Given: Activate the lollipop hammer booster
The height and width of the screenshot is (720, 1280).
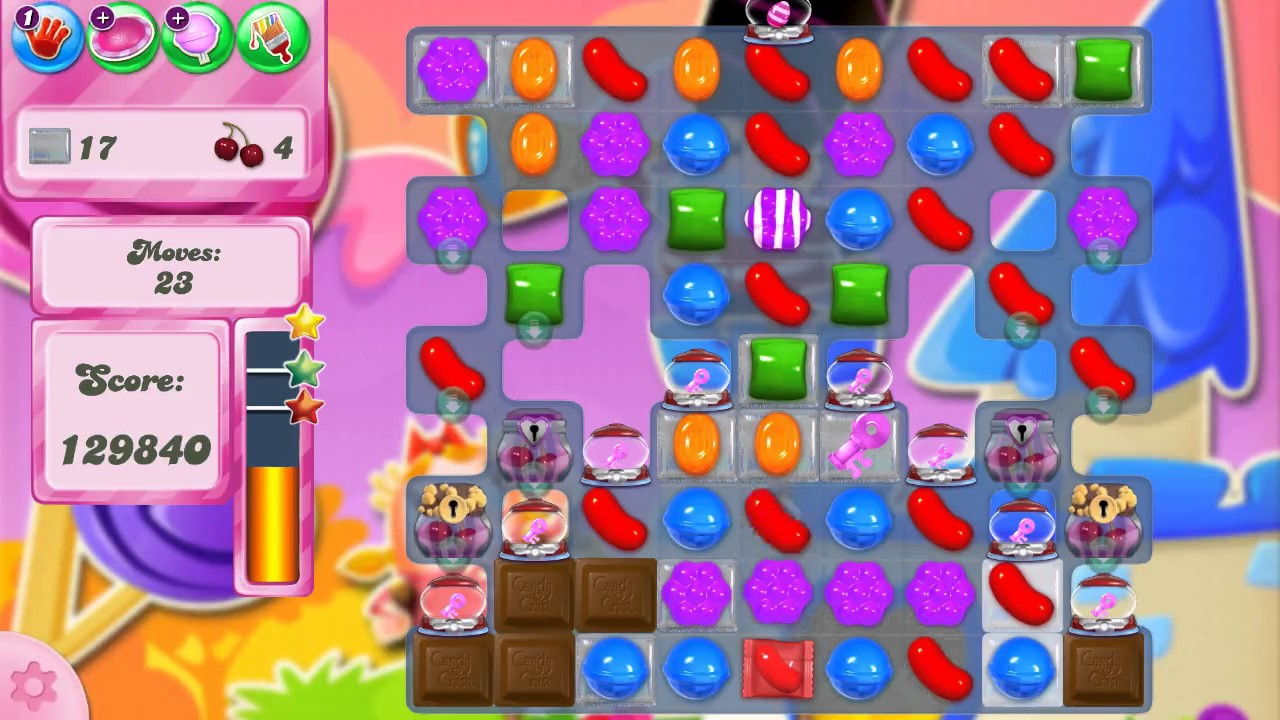Looking at the screenshot, I should click(196, 38).
